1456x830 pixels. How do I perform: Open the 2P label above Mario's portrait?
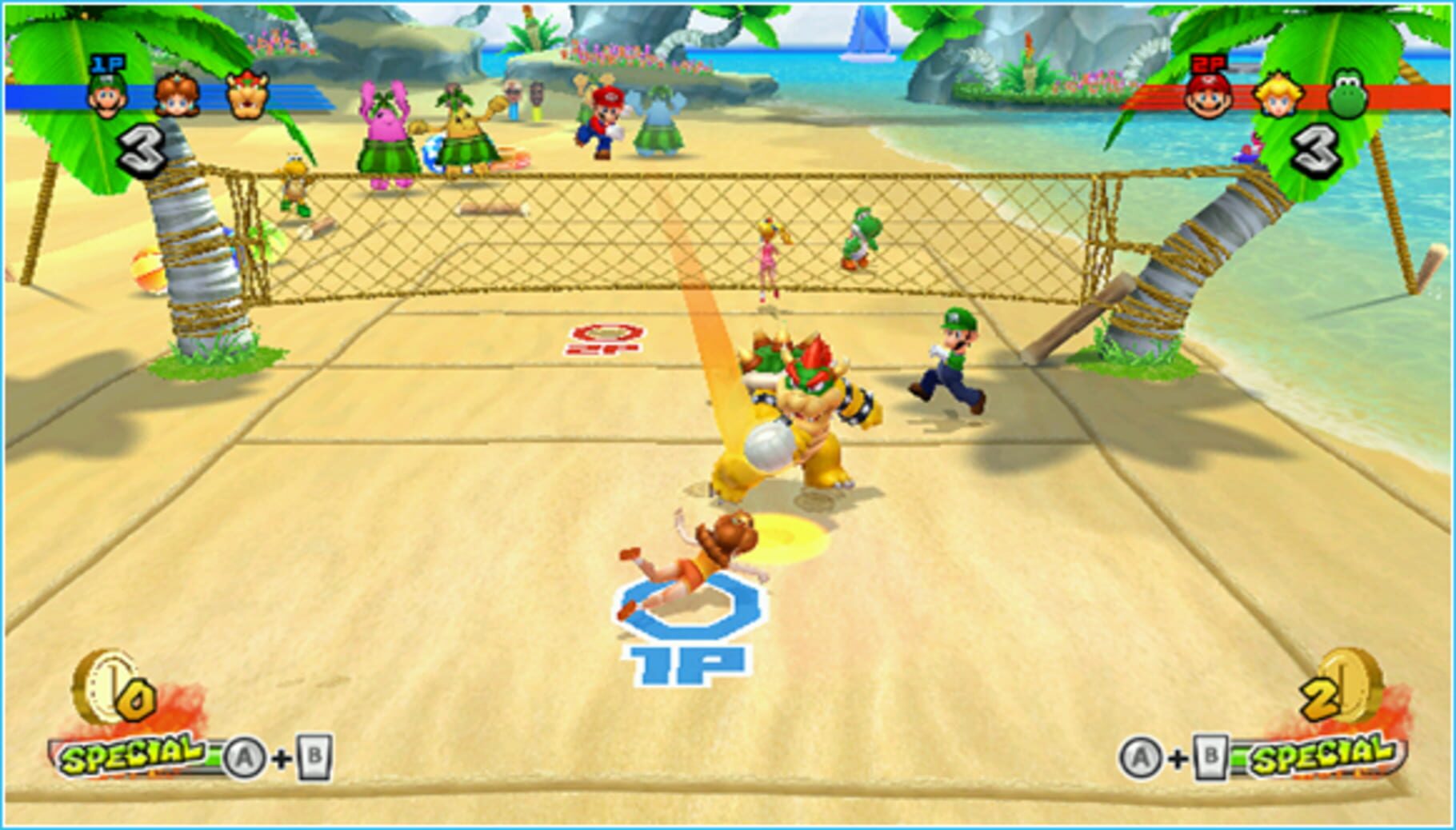click(x=1206, y=64)
